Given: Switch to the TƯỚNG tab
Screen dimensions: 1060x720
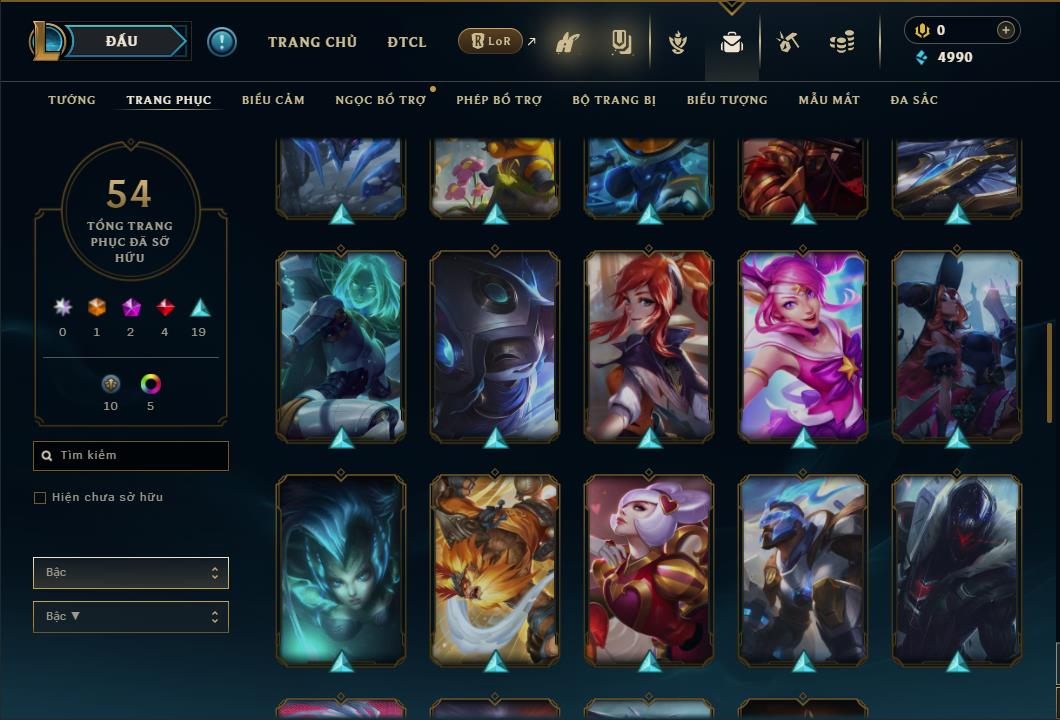Looking at the screenshot, I should coord(72,100).
